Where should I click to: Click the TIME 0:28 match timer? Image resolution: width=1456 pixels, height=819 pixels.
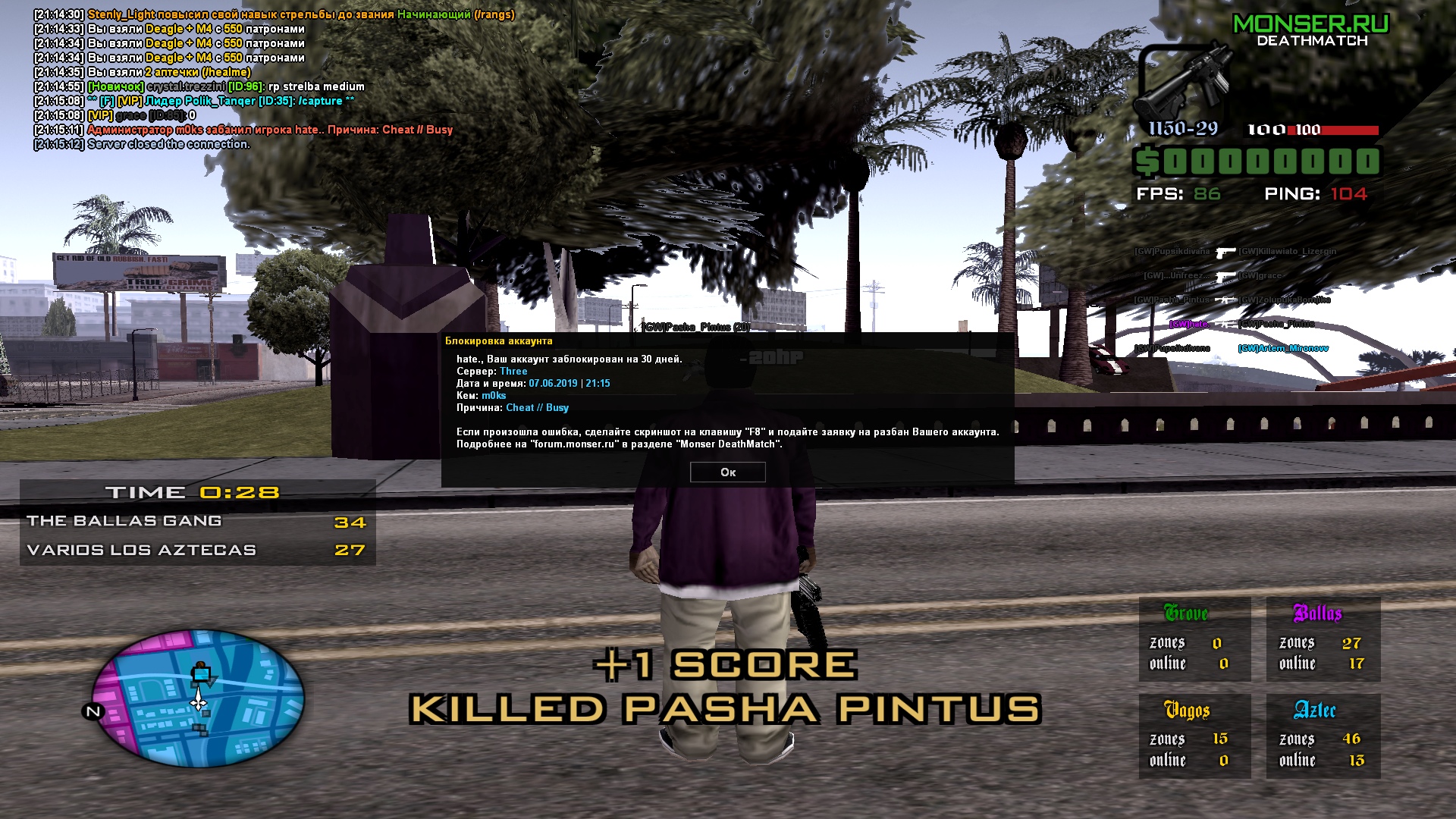coord(192,491)
